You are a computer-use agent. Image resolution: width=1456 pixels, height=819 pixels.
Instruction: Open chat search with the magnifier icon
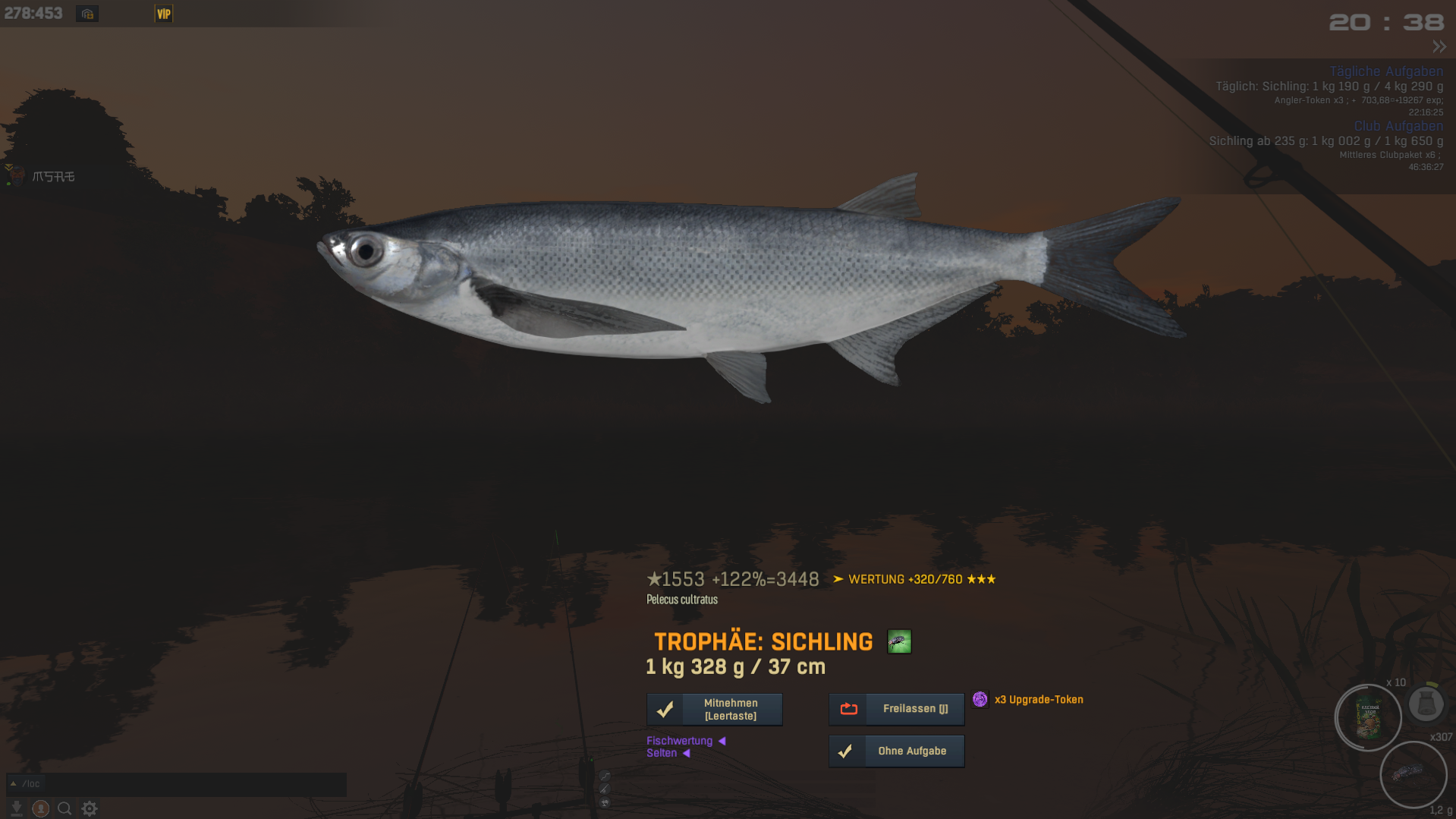64,808
